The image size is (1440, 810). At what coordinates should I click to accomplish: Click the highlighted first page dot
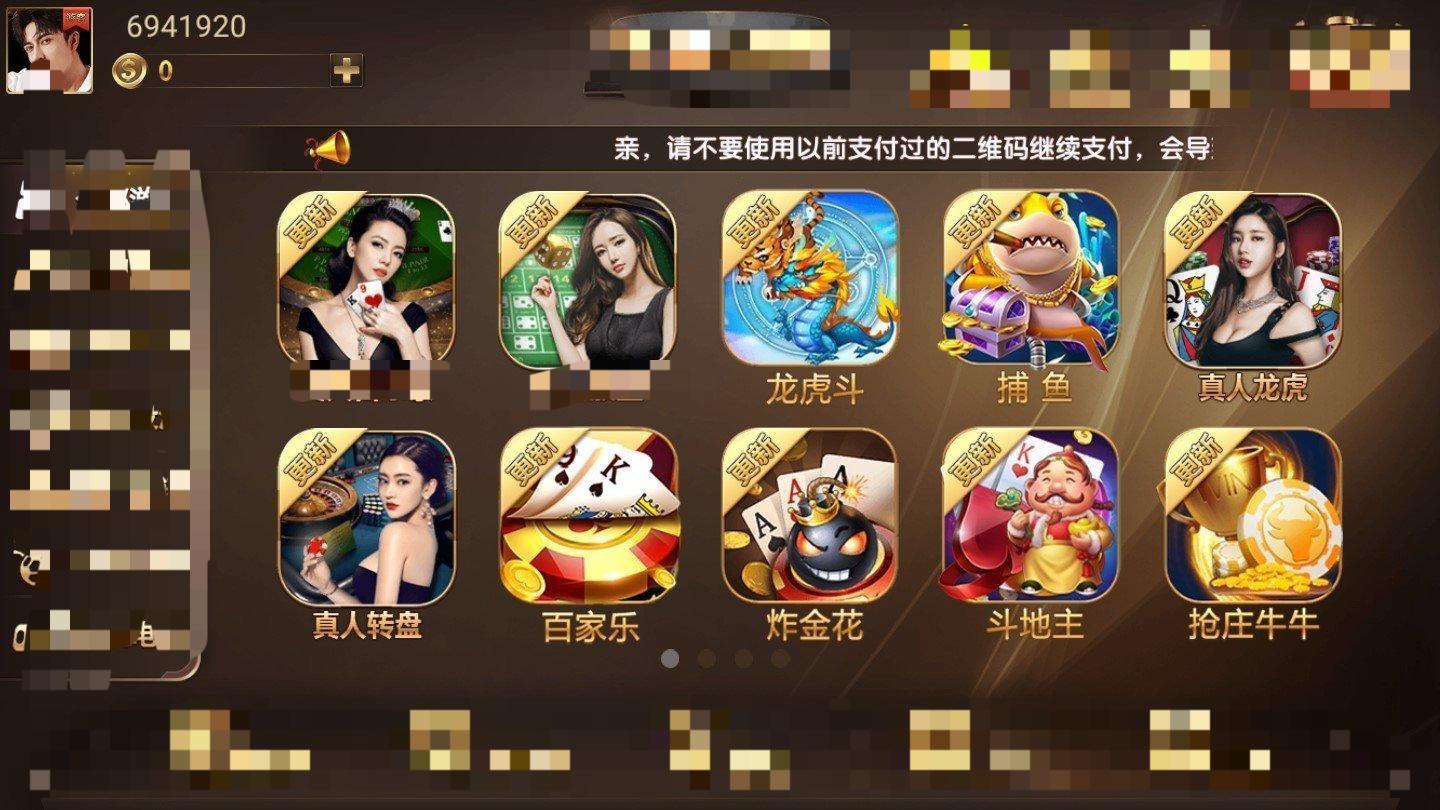tap(670, 657)
